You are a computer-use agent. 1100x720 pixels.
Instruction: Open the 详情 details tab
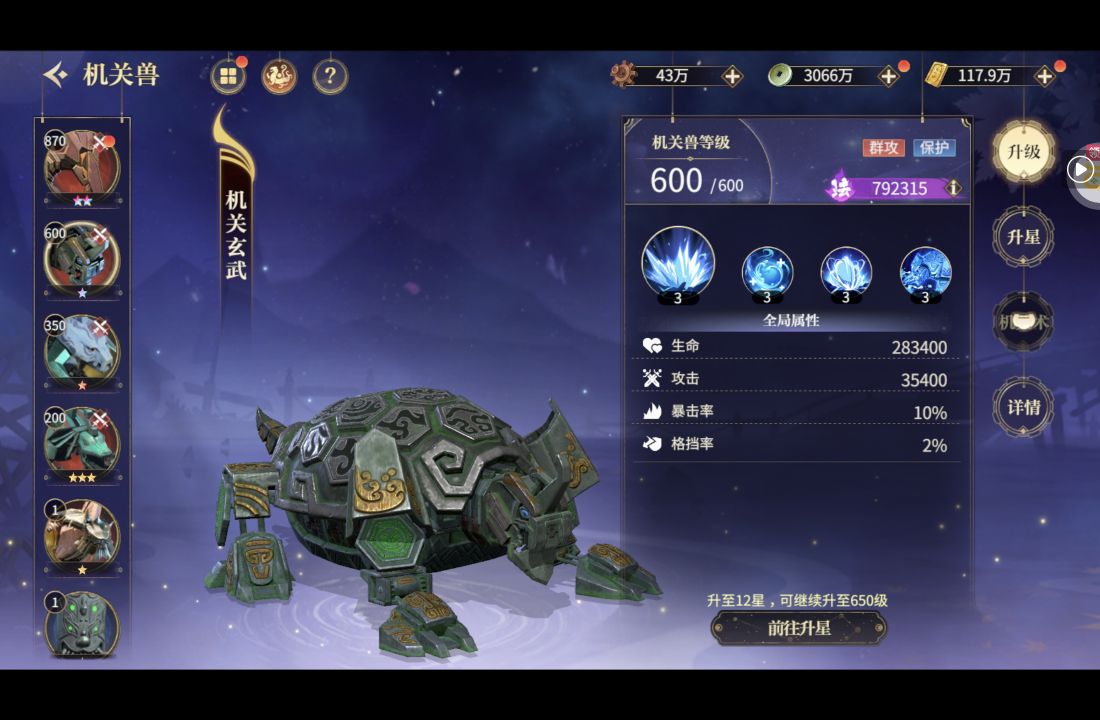coord(1023,407)
